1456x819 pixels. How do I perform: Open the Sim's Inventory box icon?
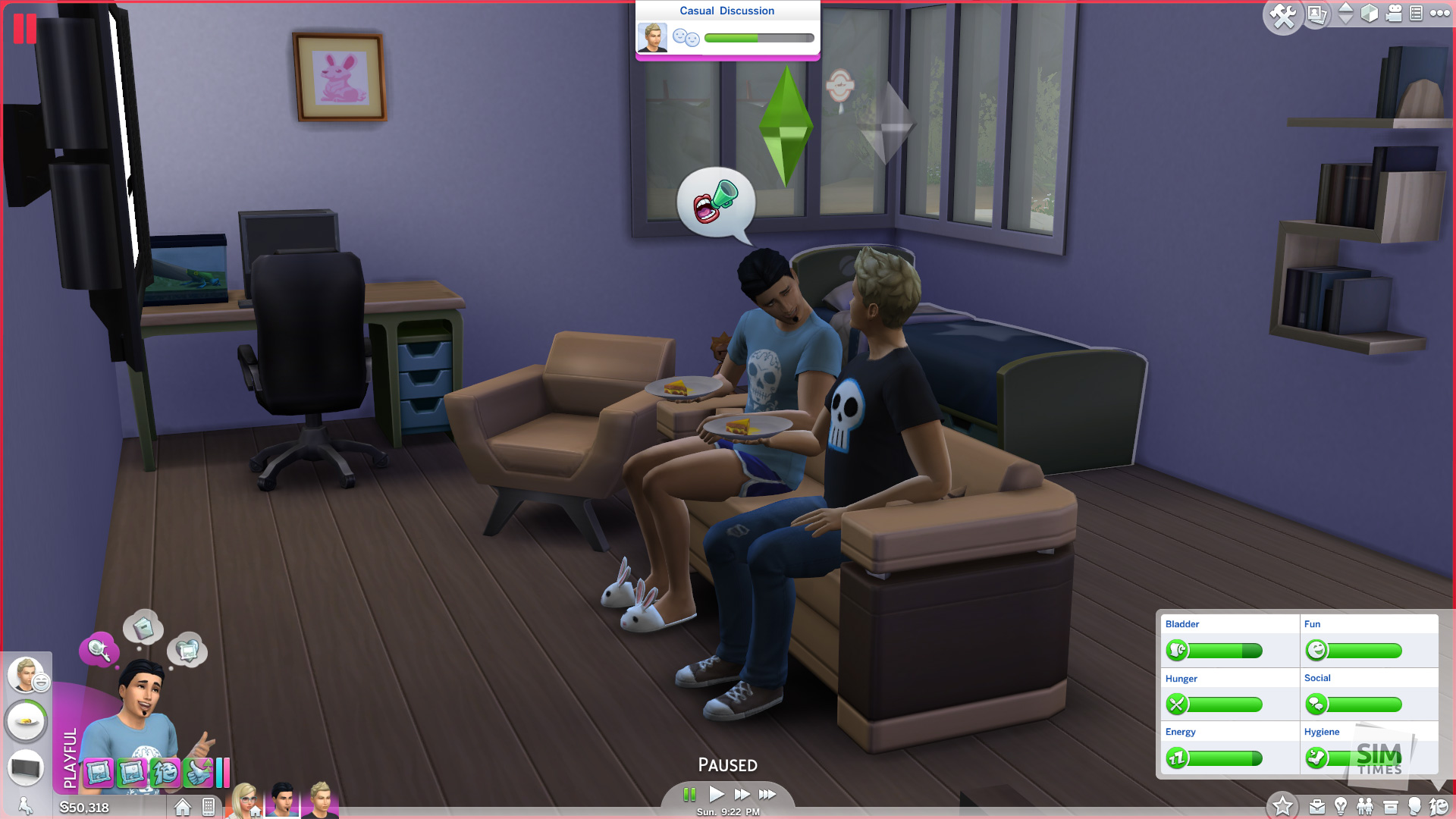point(1391,806)
